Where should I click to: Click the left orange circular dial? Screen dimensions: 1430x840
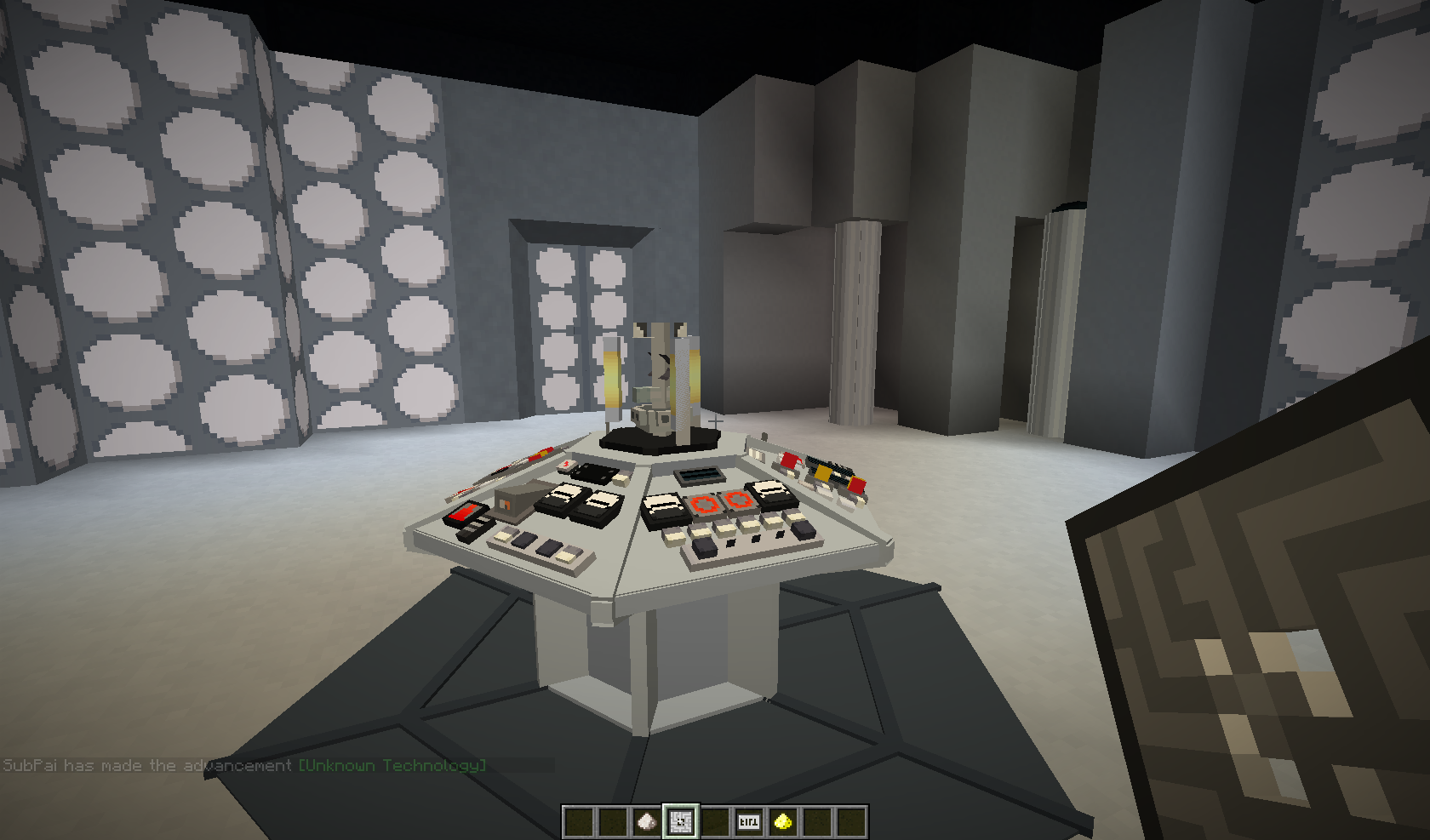click(704, 503)
